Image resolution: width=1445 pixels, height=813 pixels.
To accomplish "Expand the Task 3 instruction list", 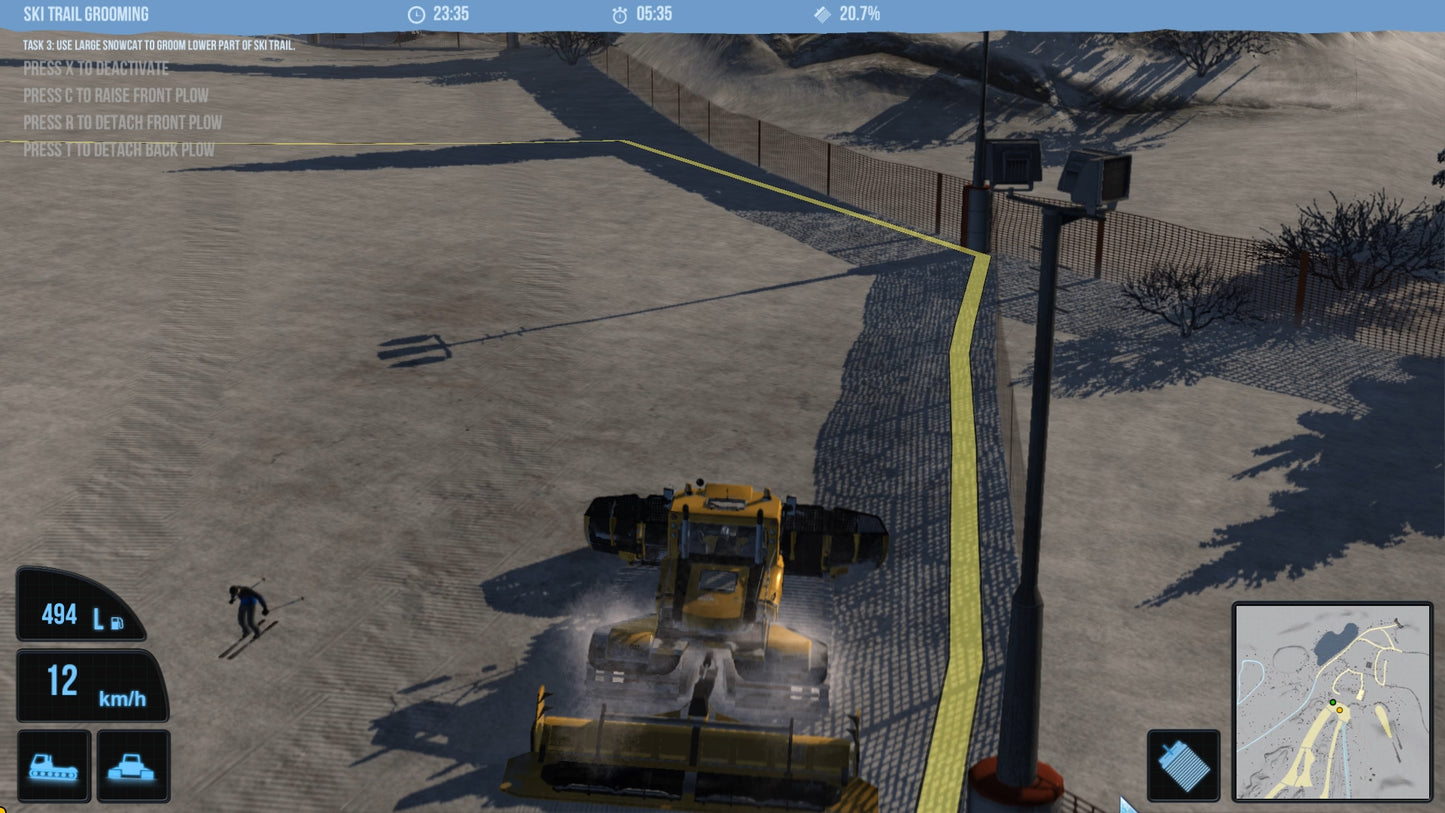I will (x=157, y=46).
